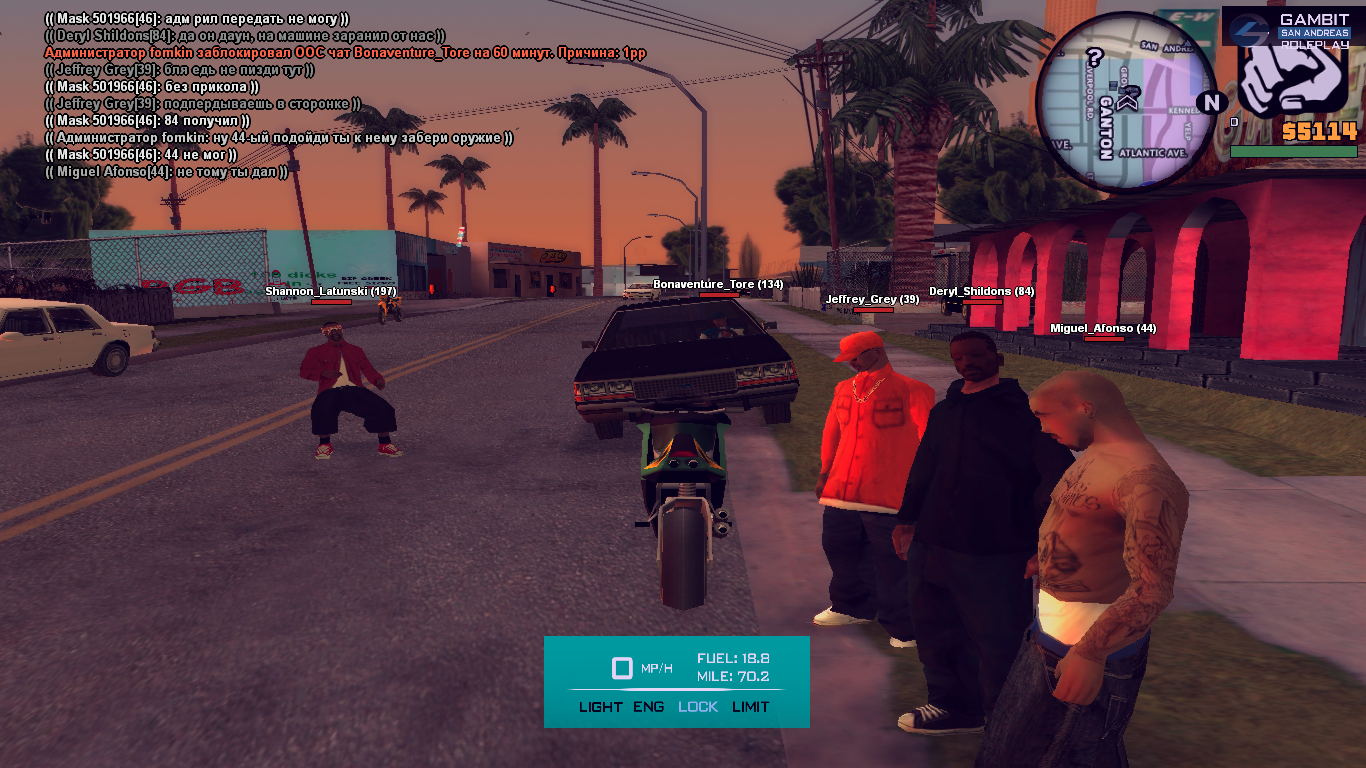Viewport: 1366px width, 768px height.
Task: Toggle the LOCK indicator on speedometer
Action: point(698,707)
